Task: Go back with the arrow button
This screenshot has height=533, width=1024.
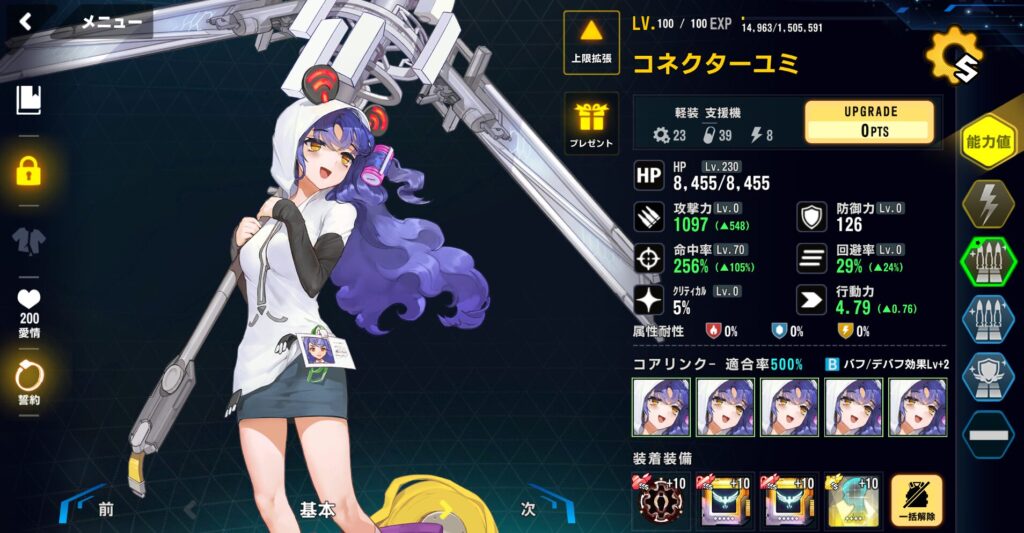Action: point(26,21)
